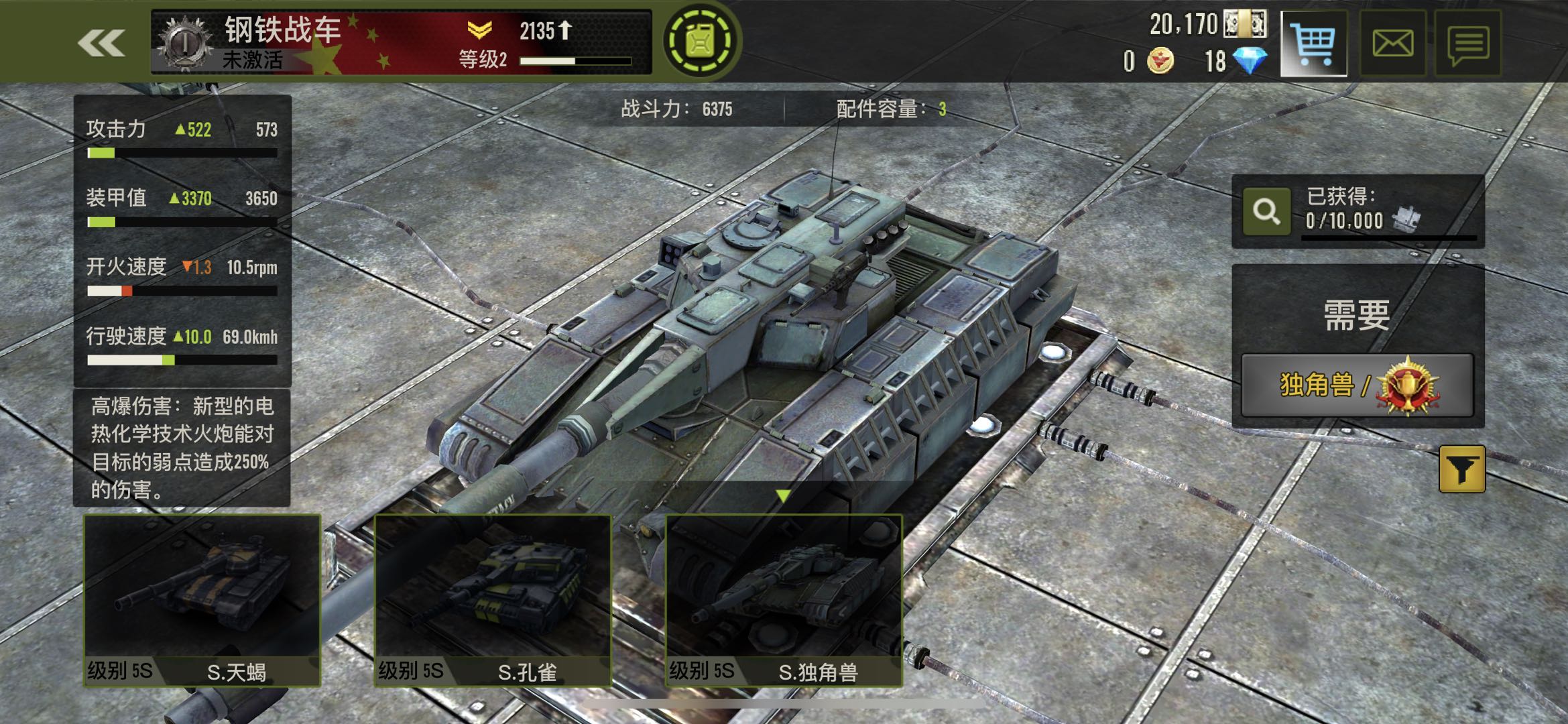Image resolution: width=1568 pixels, height=724 pixels.
Task: Open the yellow funnel filter
Action: click(x=1462, y=469)
